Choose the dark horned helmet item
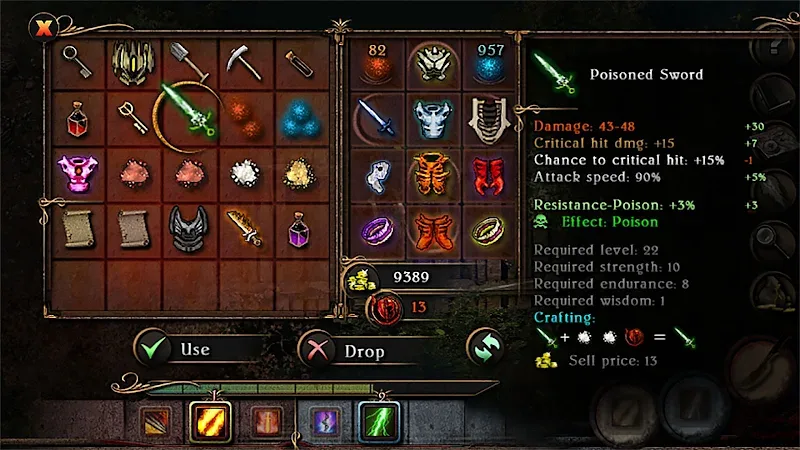This screenshot has height=450, width=800. tap(188, 228)
